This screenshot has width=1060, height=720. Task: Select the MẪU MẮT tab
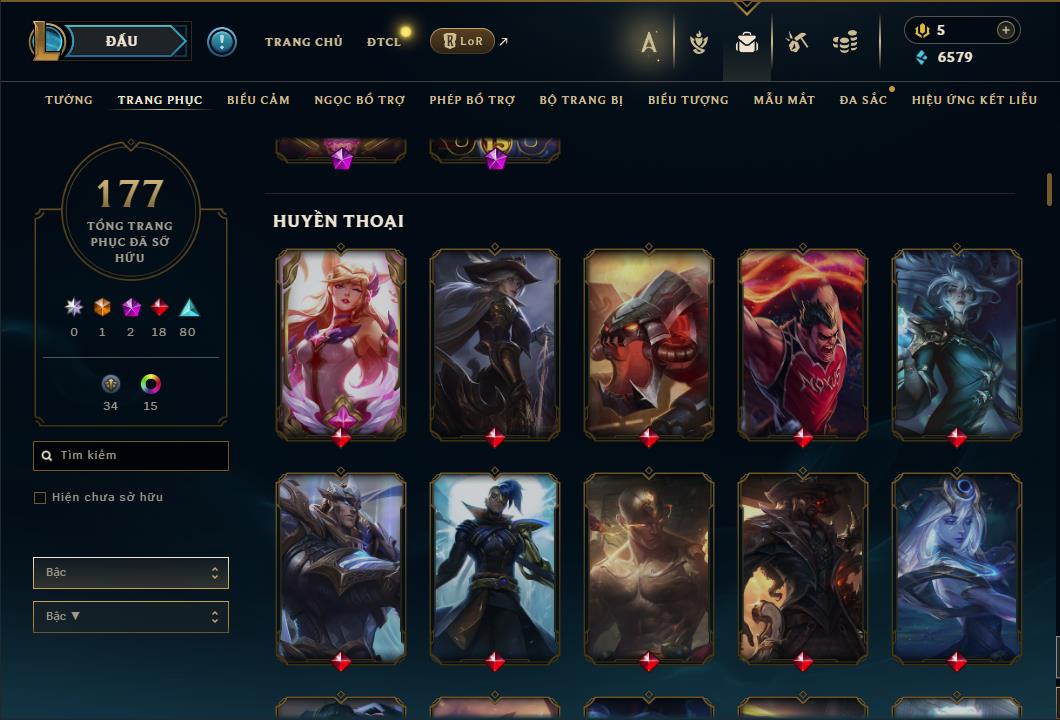784,100
